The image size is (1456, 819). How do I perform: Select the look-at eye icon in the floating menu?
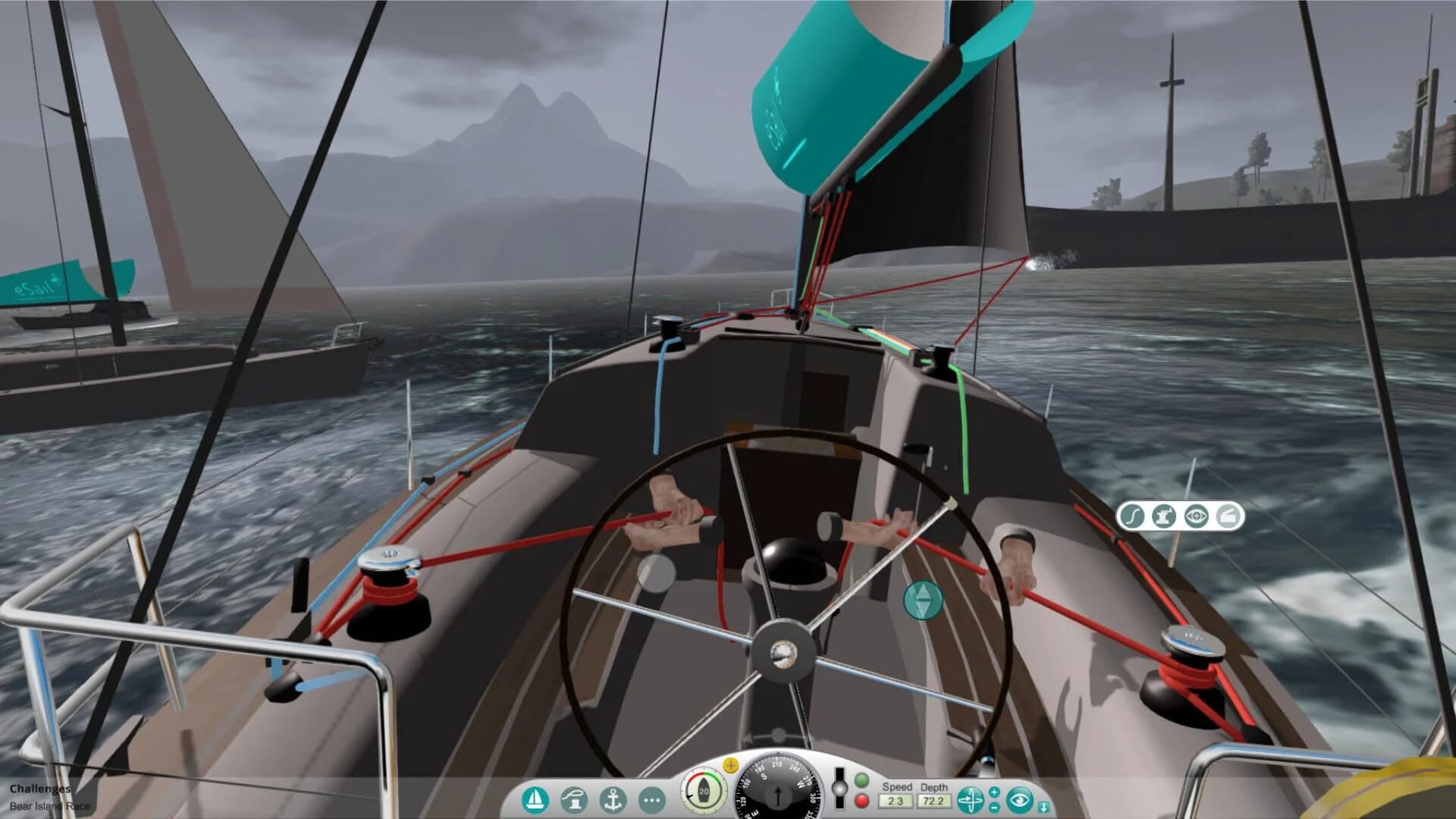1195,516
